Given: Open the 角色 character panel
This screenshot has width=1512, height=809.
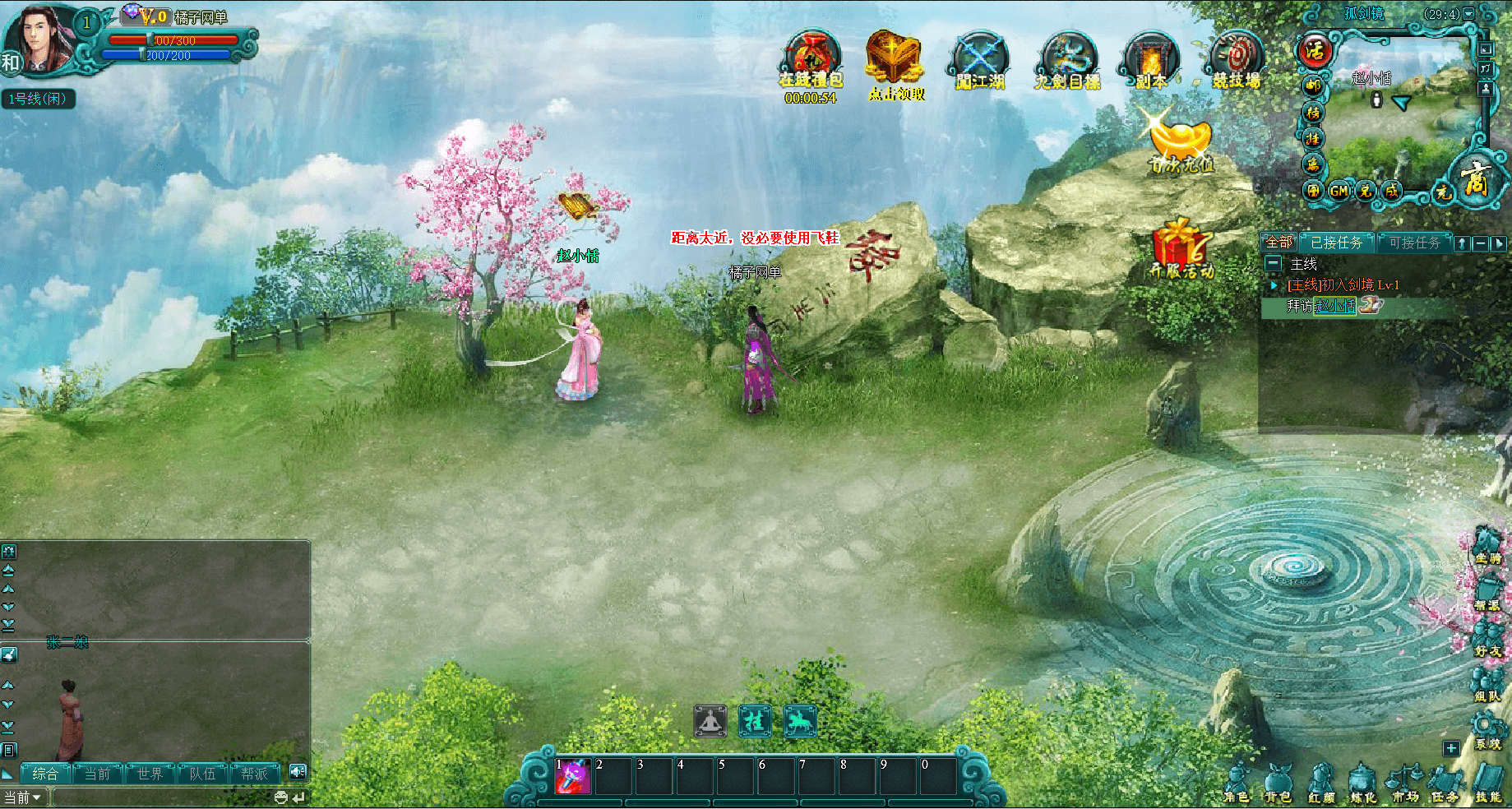Looking at the screenshot, I should coord(1236,782).
